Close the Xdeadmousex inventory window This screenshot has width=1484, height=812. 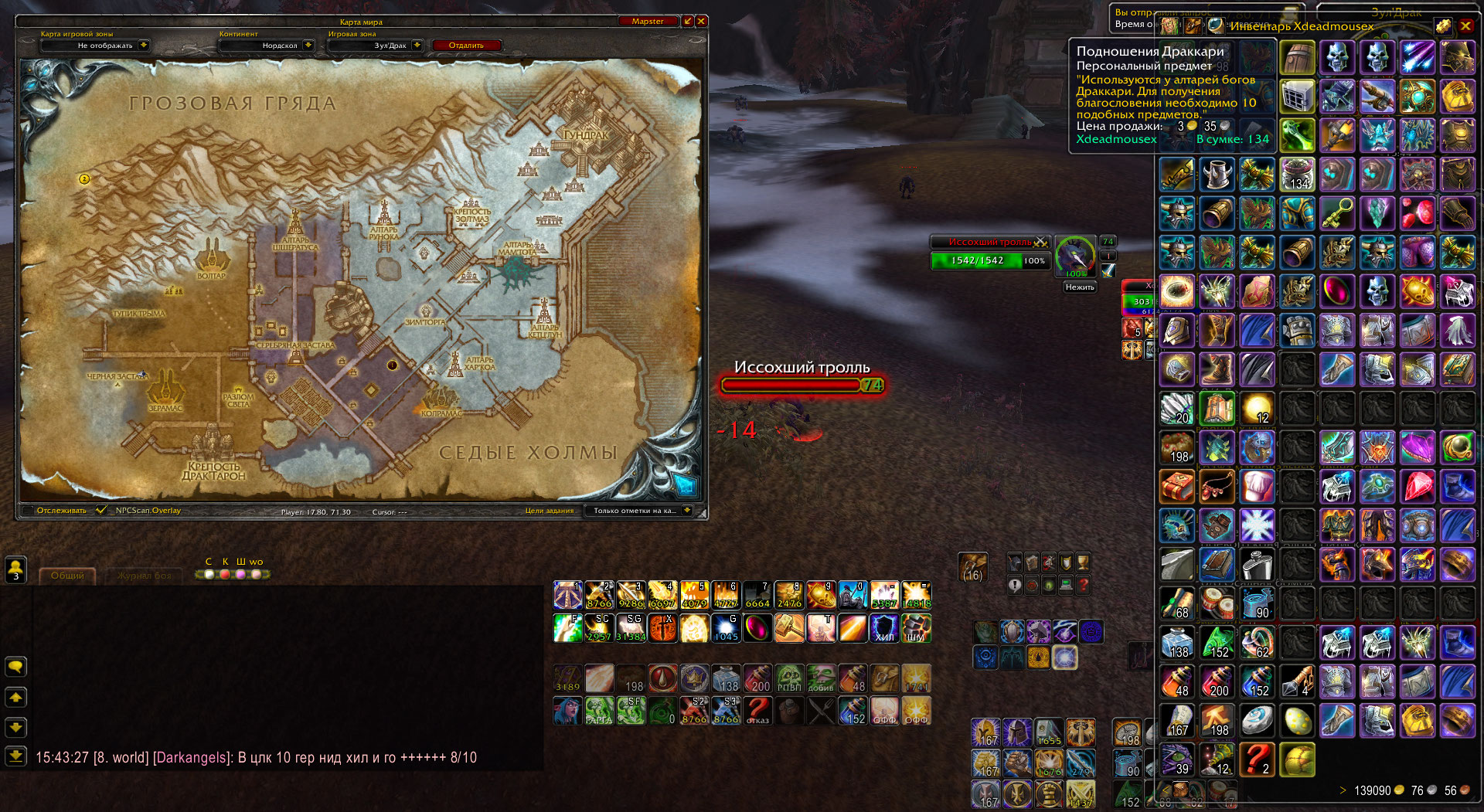click(1465, 26)
